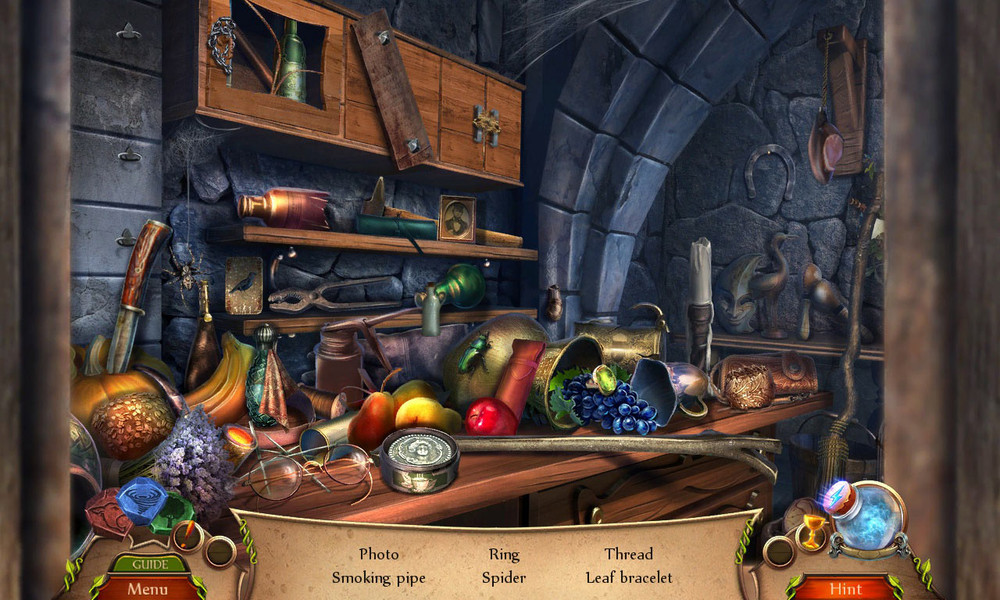Select 'Thread' in the item list
This screenshot has width=1000, height=600.
[x=628, y=554]
